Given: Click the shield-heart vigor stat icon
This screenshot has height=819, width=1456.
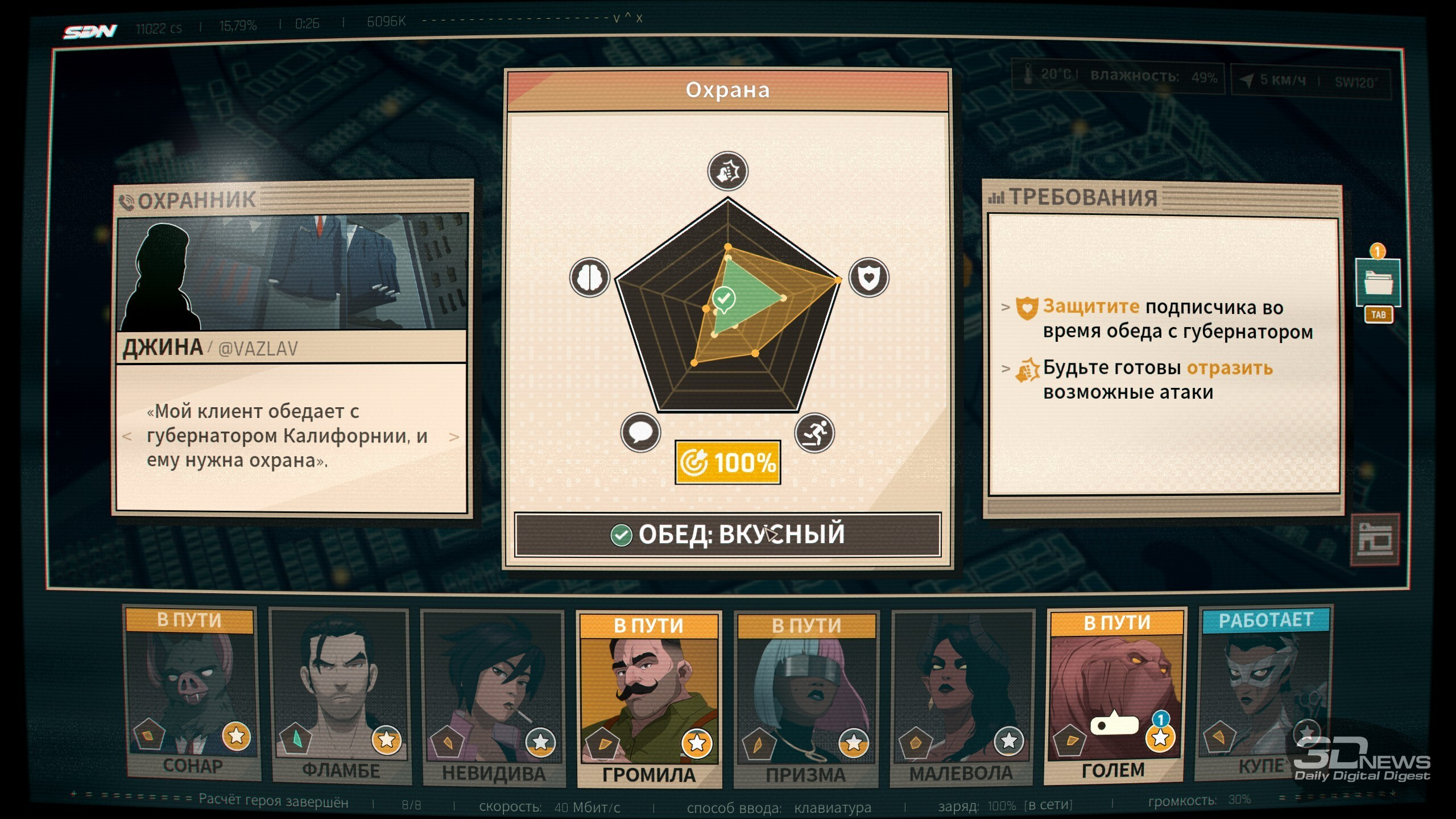Looking at the screenshot, I should [868, 278].
